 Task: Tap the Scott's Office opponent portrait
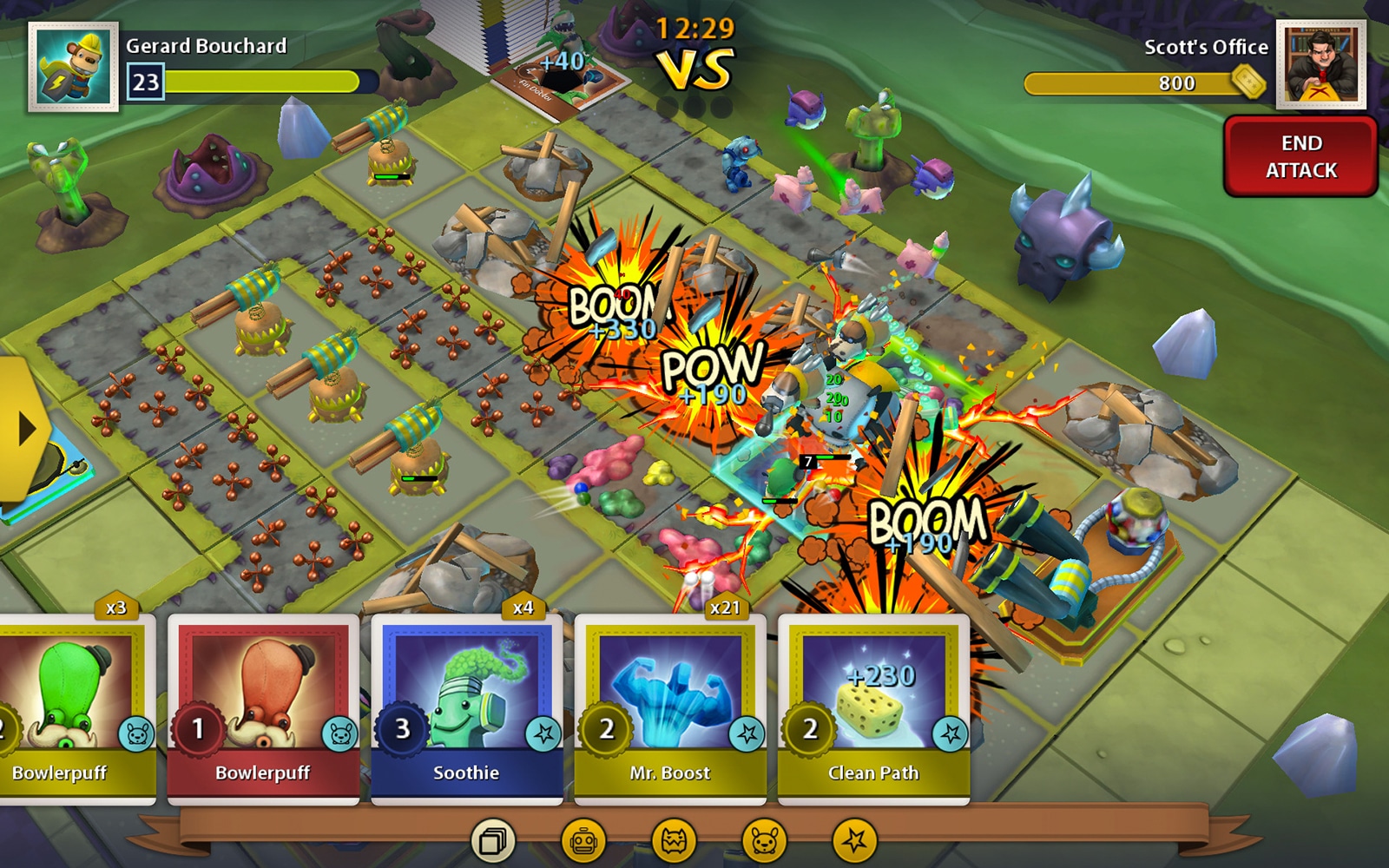1320,65
